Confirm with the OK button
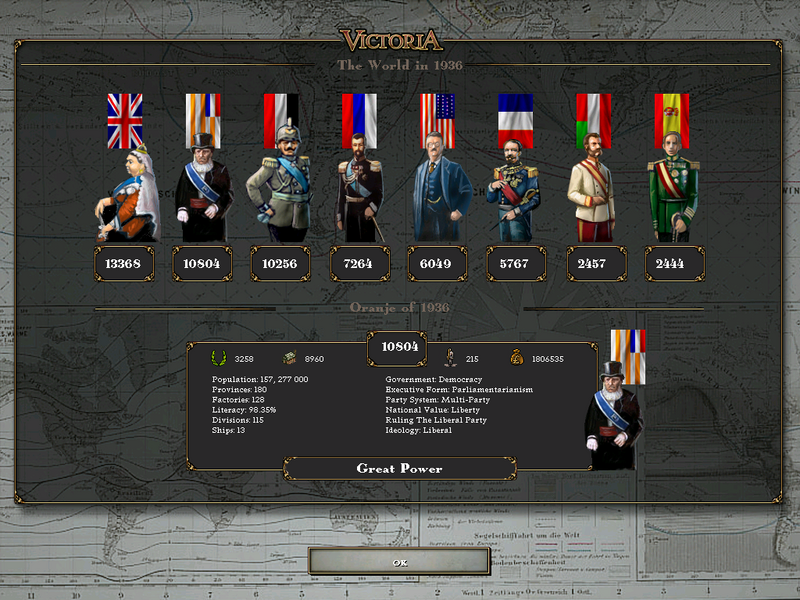Viewport: 800px width, 600px height. click(399, 562)
